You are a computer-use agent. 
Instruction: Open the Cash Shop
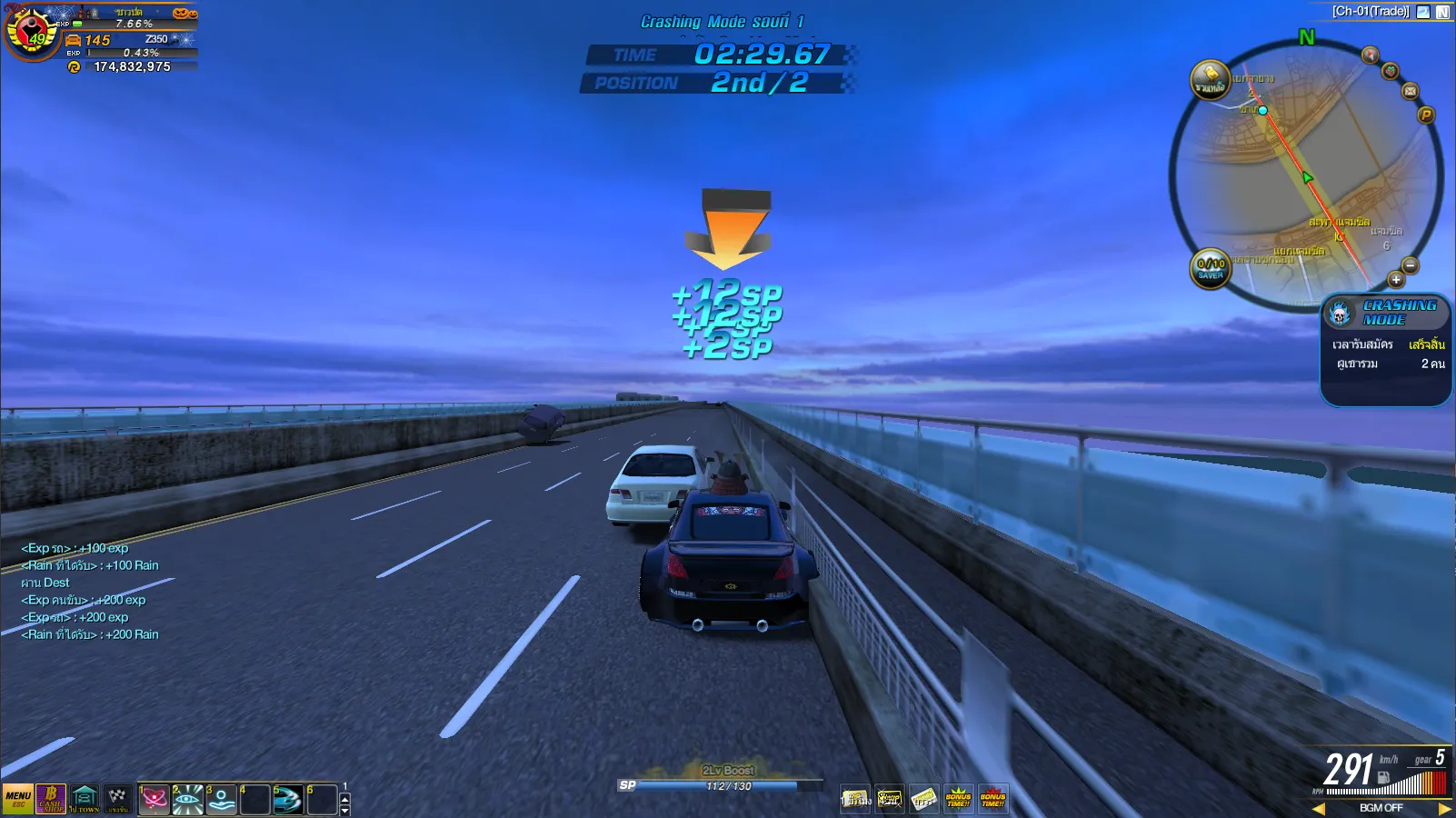(51, 799)
